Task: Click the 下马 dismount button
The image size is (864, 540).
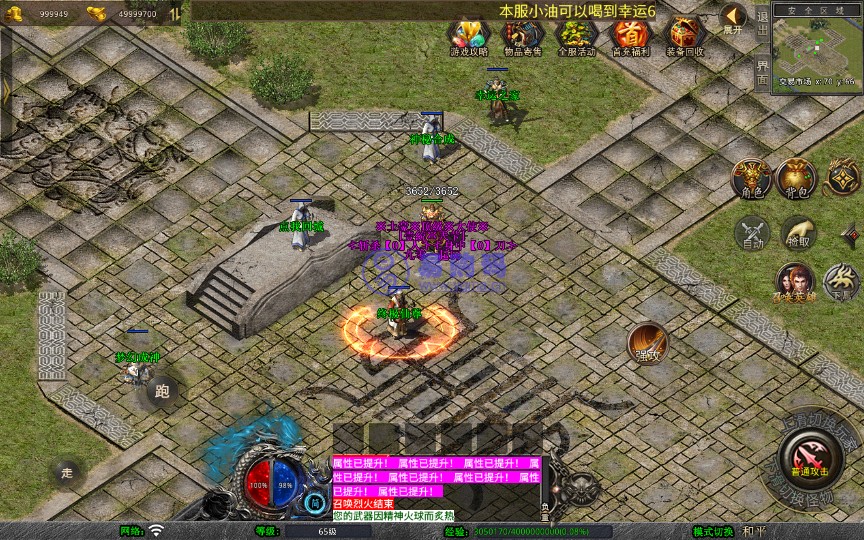Action: click(841, 281)
